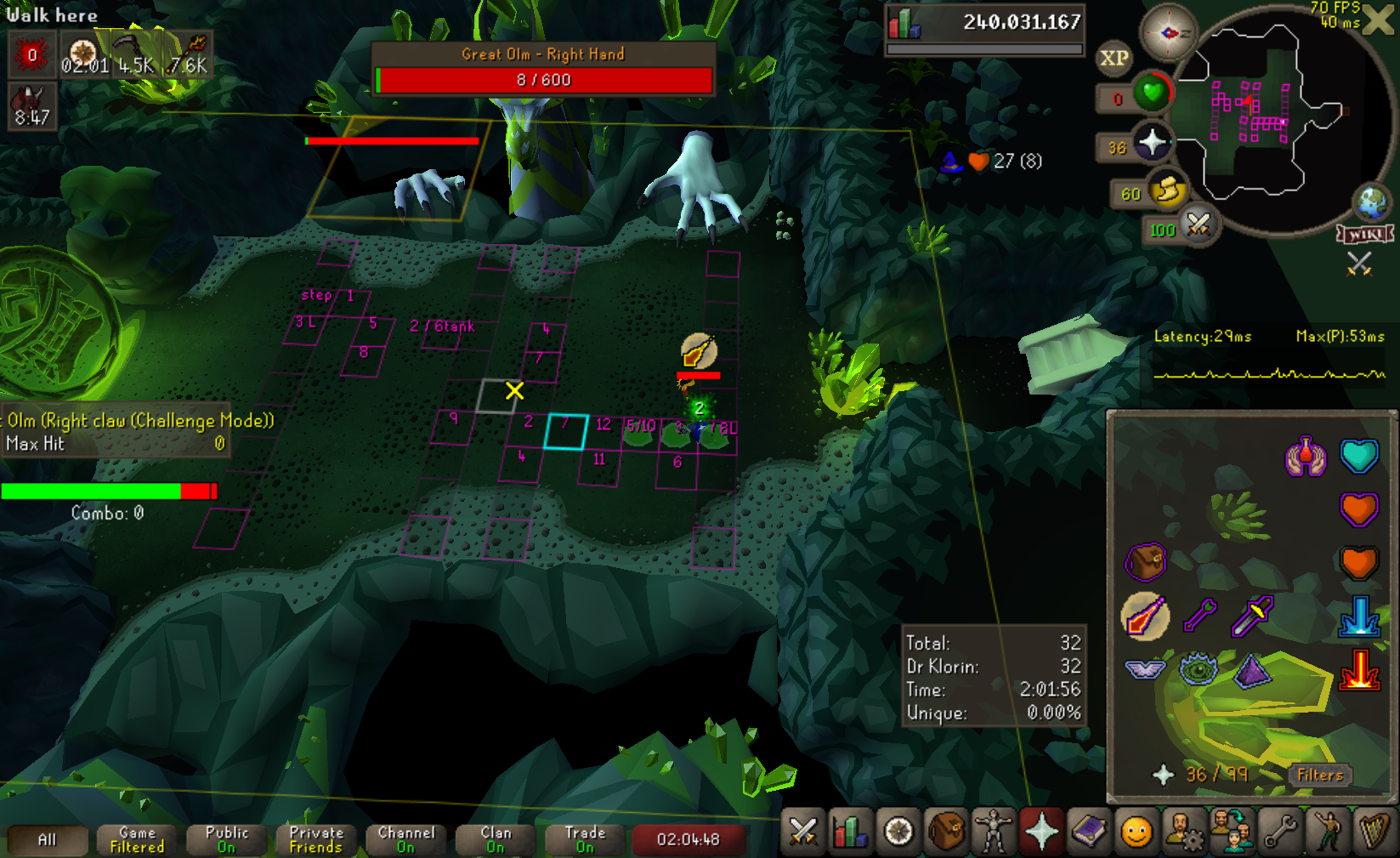Click the compass to face north
The width and height of the screenshot is (1400, 858).
click(1169, 32)
